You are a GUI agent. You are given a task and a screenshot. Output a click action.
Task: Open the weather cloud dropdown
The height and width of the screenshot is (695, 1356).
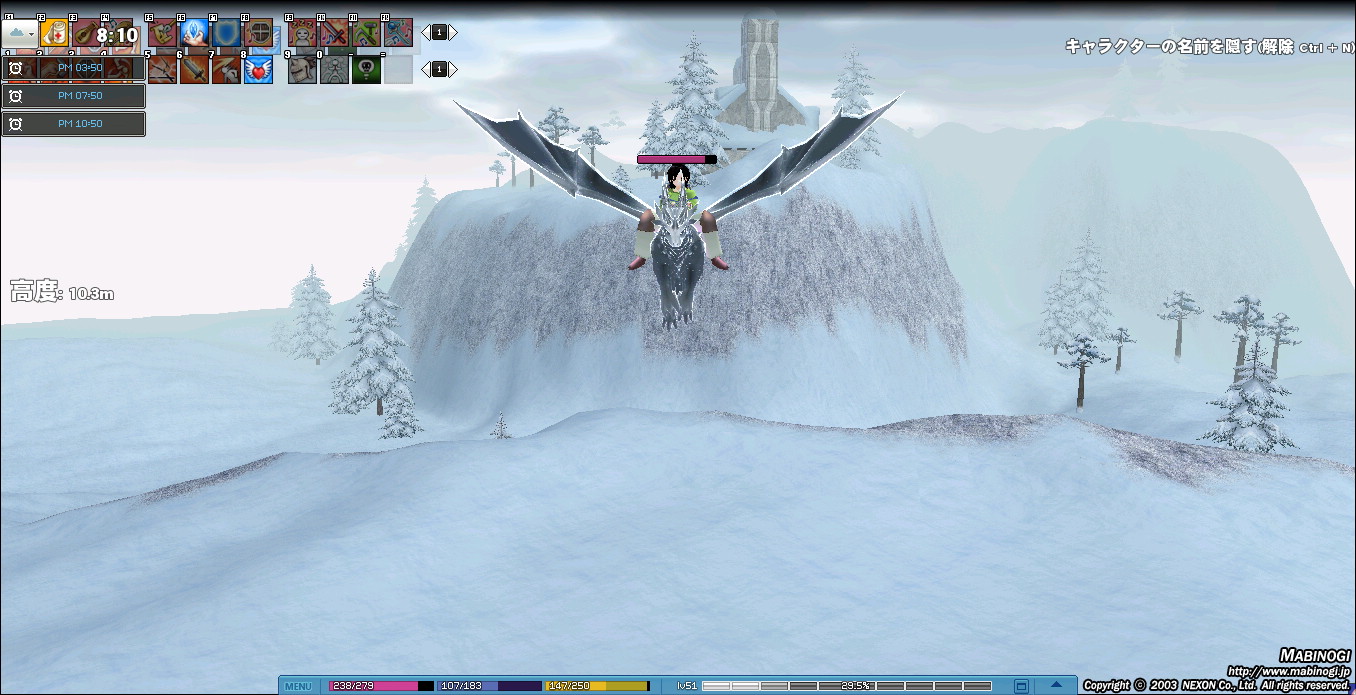pos(19,33)
